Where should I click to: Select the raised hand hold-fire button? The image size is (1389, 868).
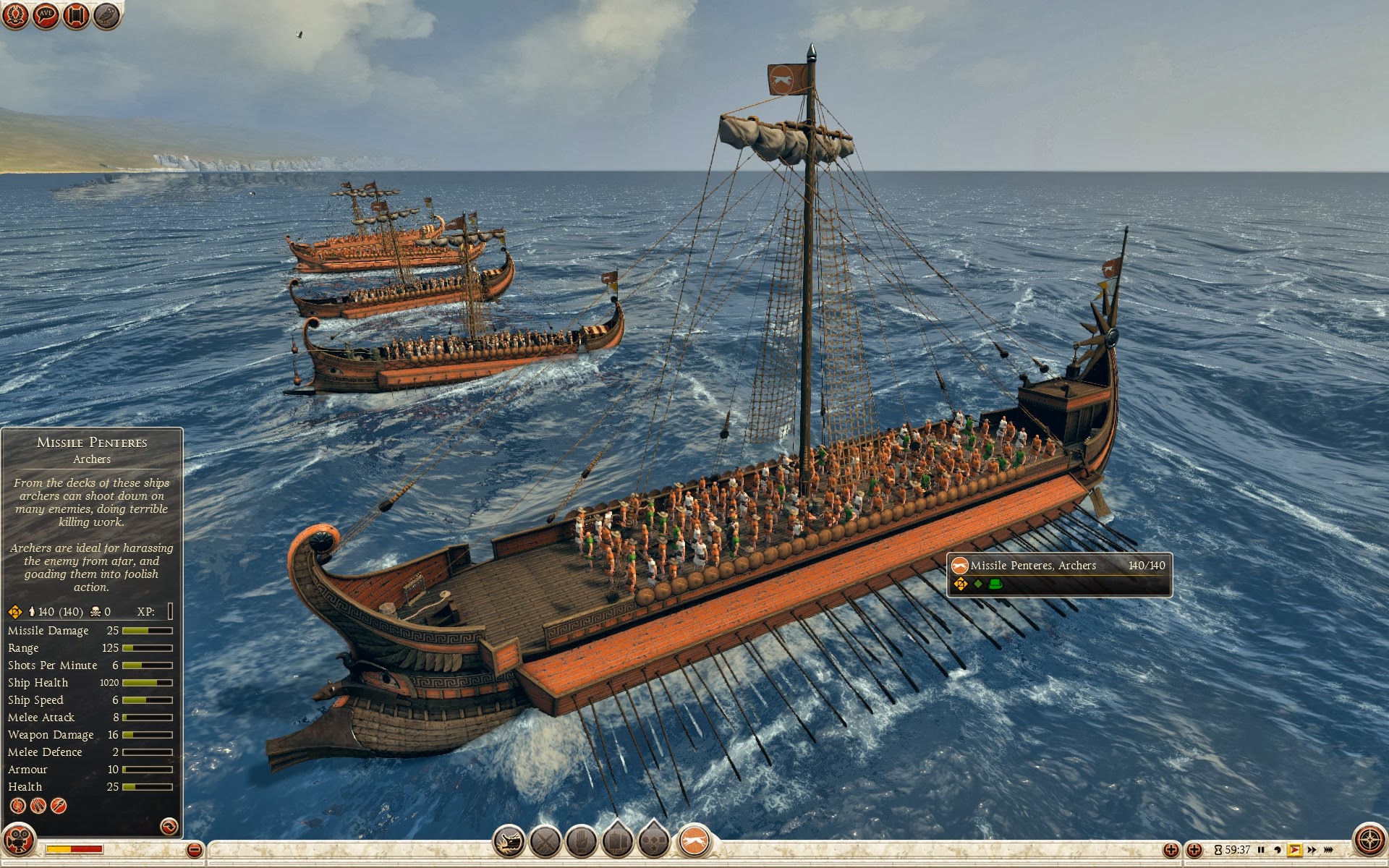(582, 842)
